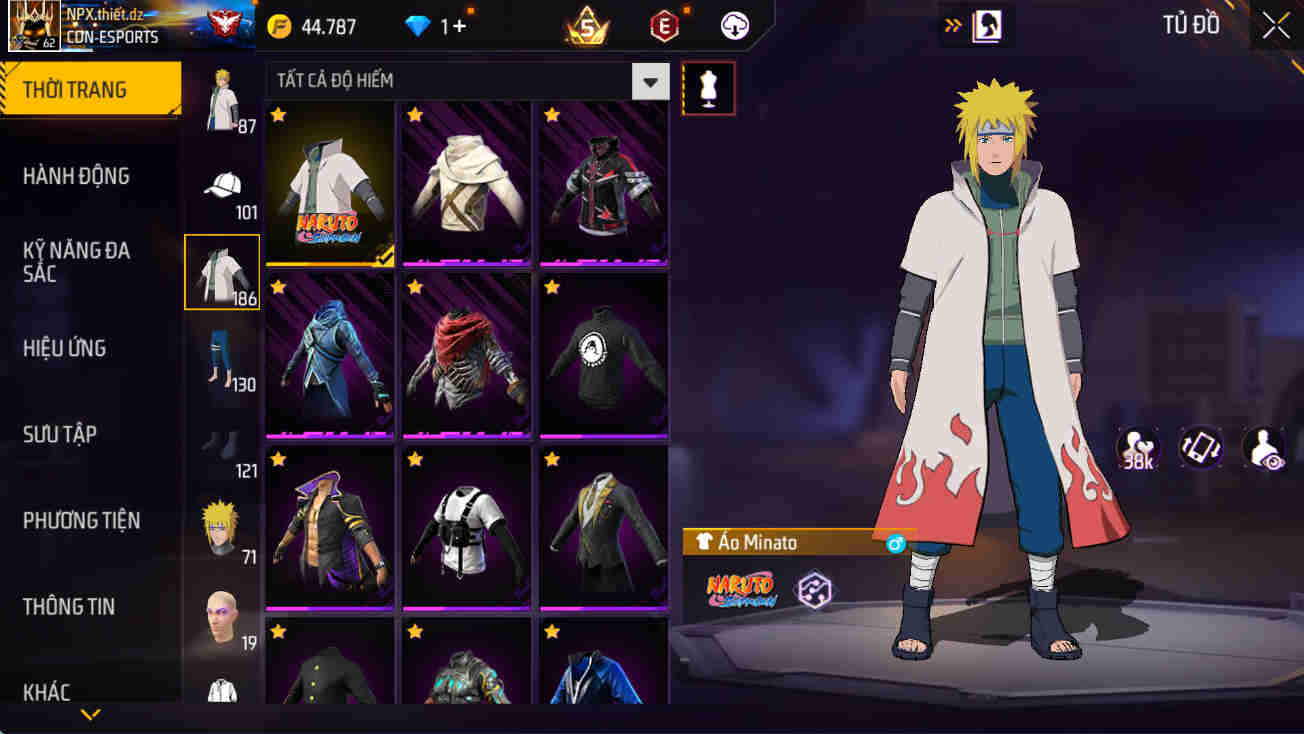Open the mannequin outfit preview icon
The image size is (1304, 734).
pos(708,88)
